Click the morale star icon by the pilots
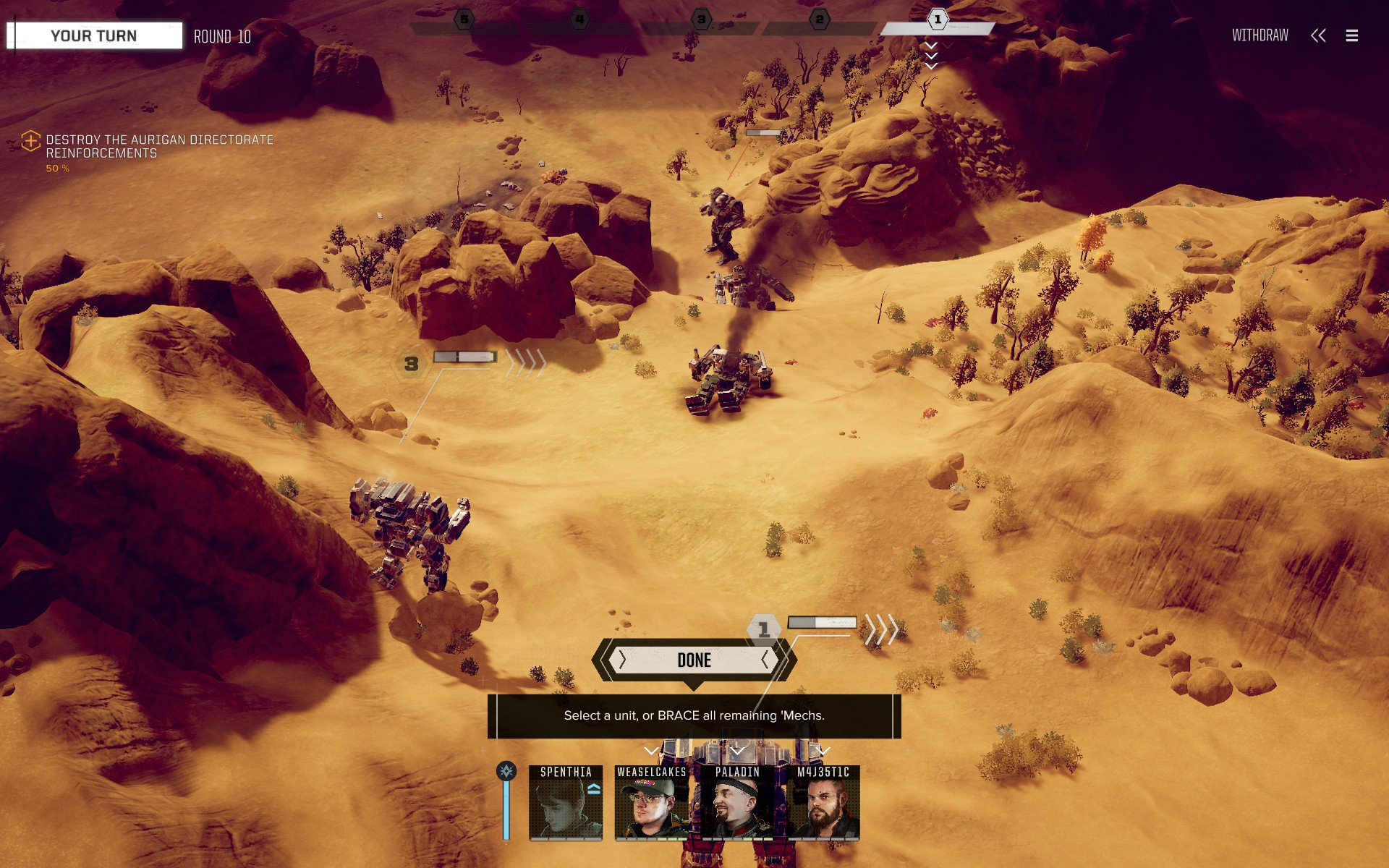 506,771
